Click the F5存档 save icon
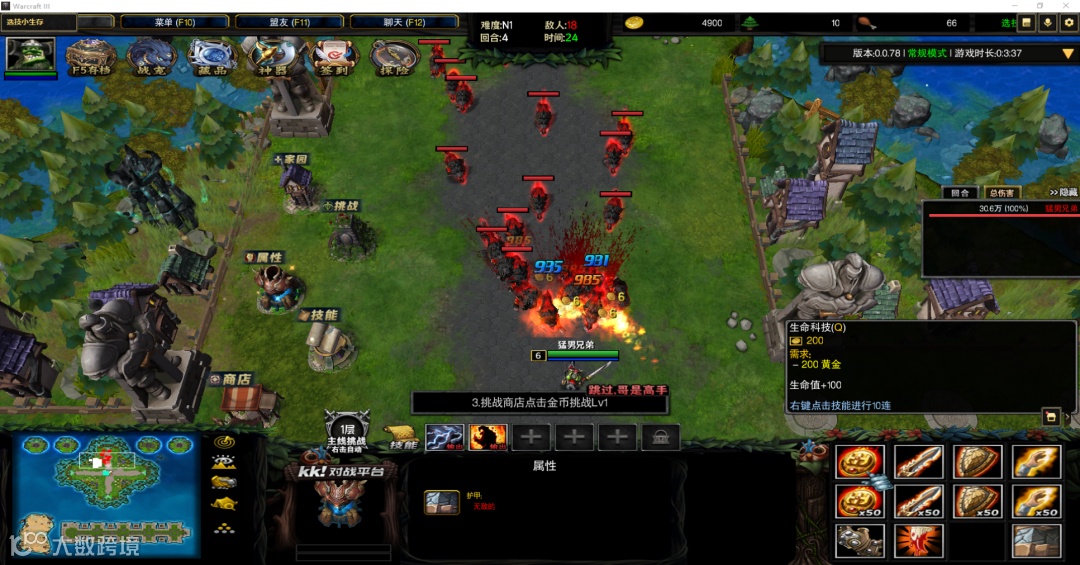This screenshot has width=1080, height=565. click(x=90, y=57)
